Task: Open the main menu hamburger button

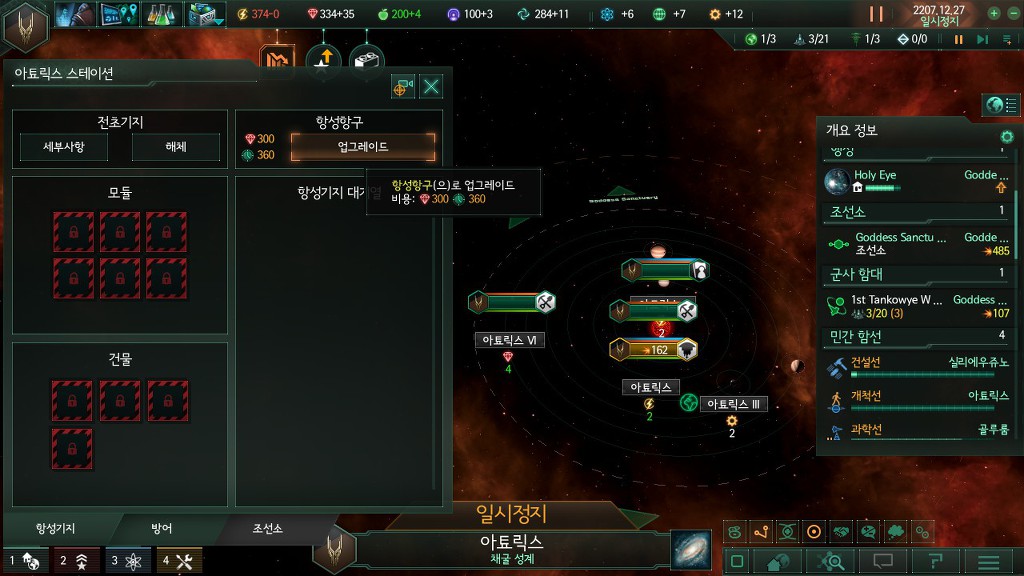Action: pyautogui.click(x=993, y=562)
